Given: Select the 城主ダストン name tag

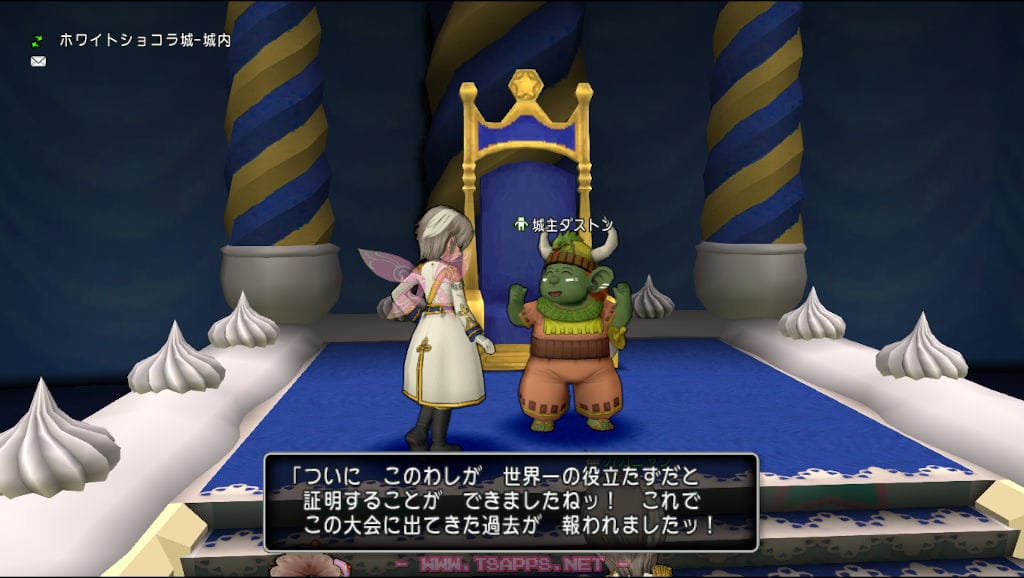Looking at the screenshot, I should pyautogui.click(x=565, y=225).
